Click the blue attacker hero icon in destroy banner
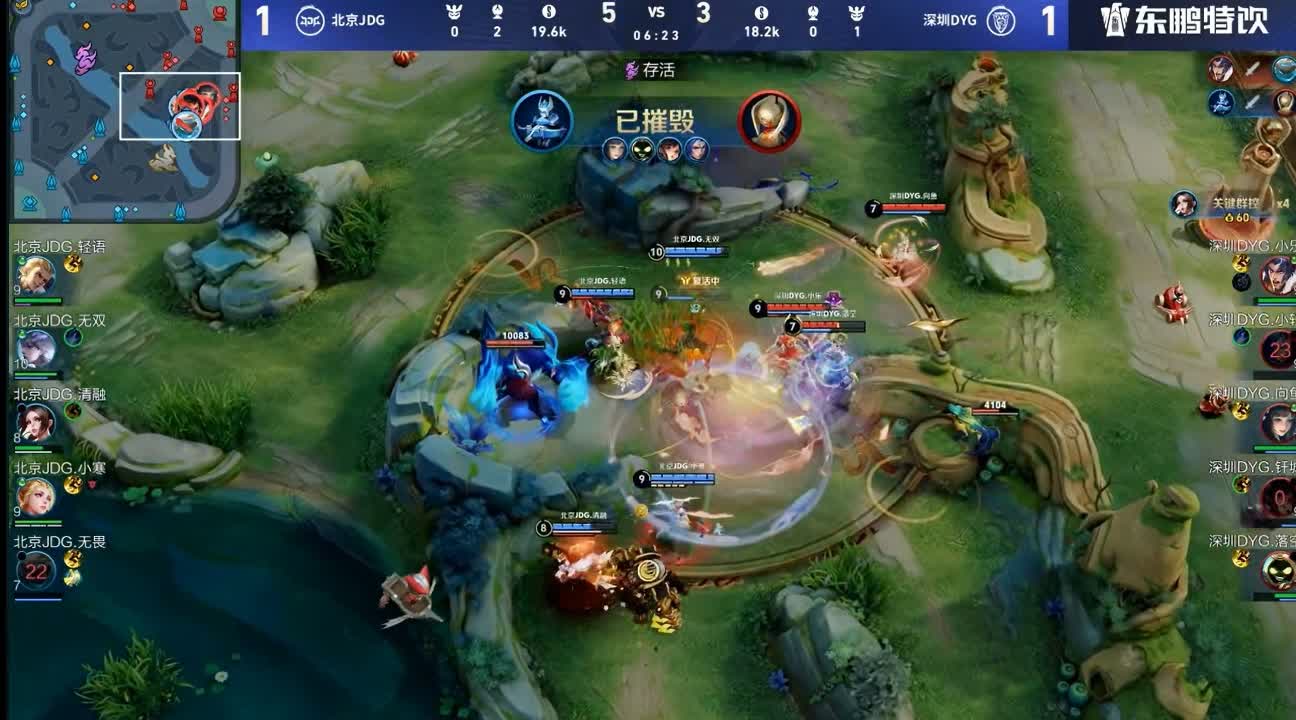The width and height of the screenshot is (1296, 720). point(542,122)
